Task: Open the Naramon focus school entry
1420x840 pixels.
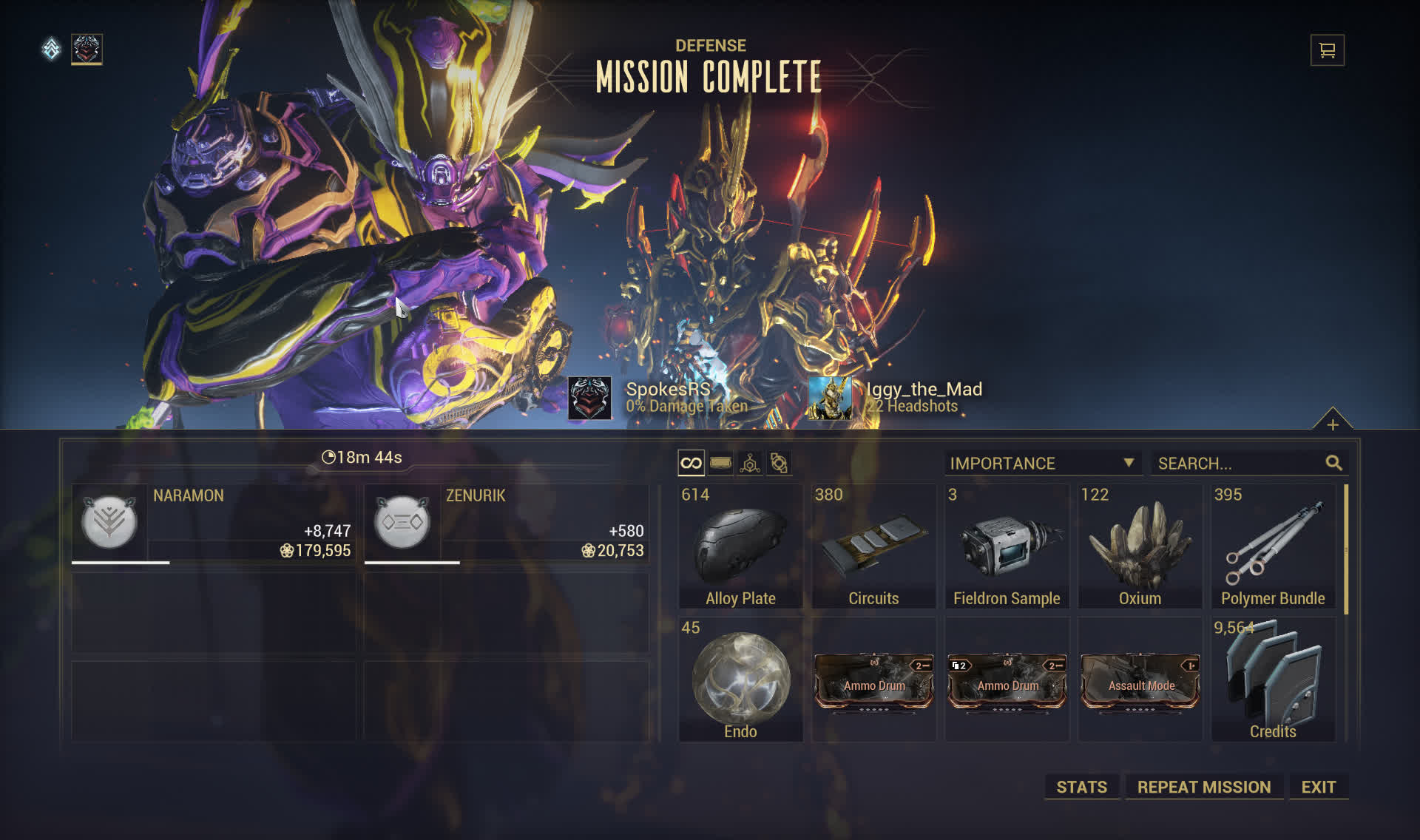Action: pos(214,524)
